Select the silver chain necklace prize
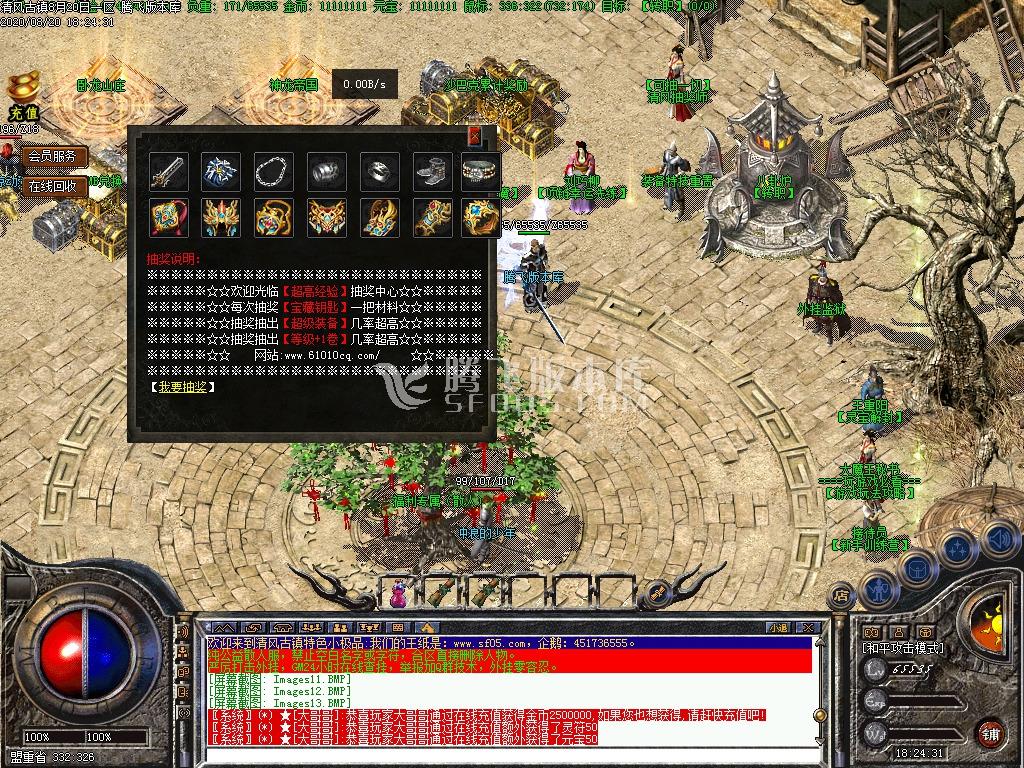This screenshot has height=768, width=1024. (273, 171)
